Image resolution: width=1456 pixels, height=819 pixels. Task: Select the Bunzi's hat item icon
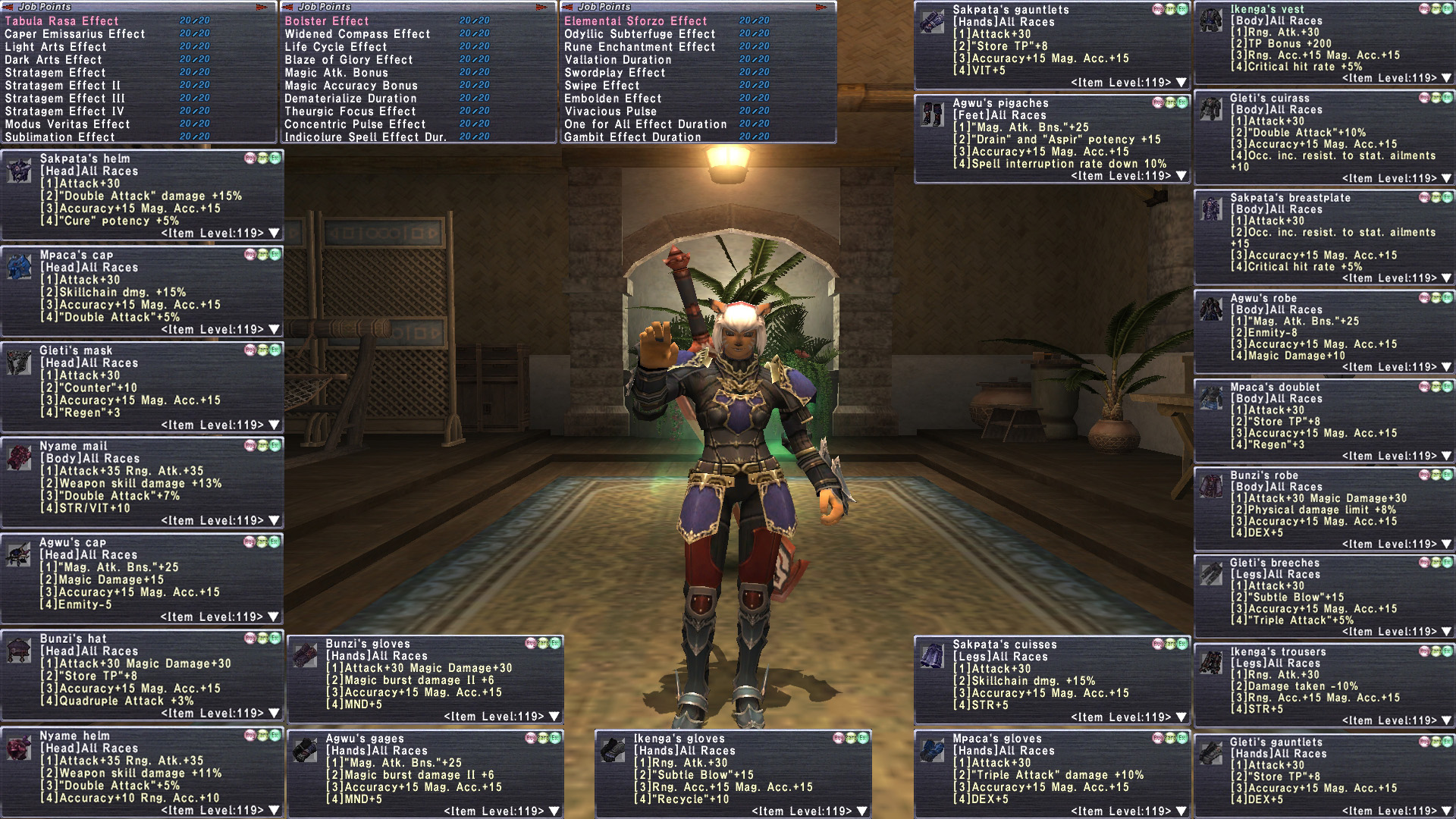(x=19, y=650)
